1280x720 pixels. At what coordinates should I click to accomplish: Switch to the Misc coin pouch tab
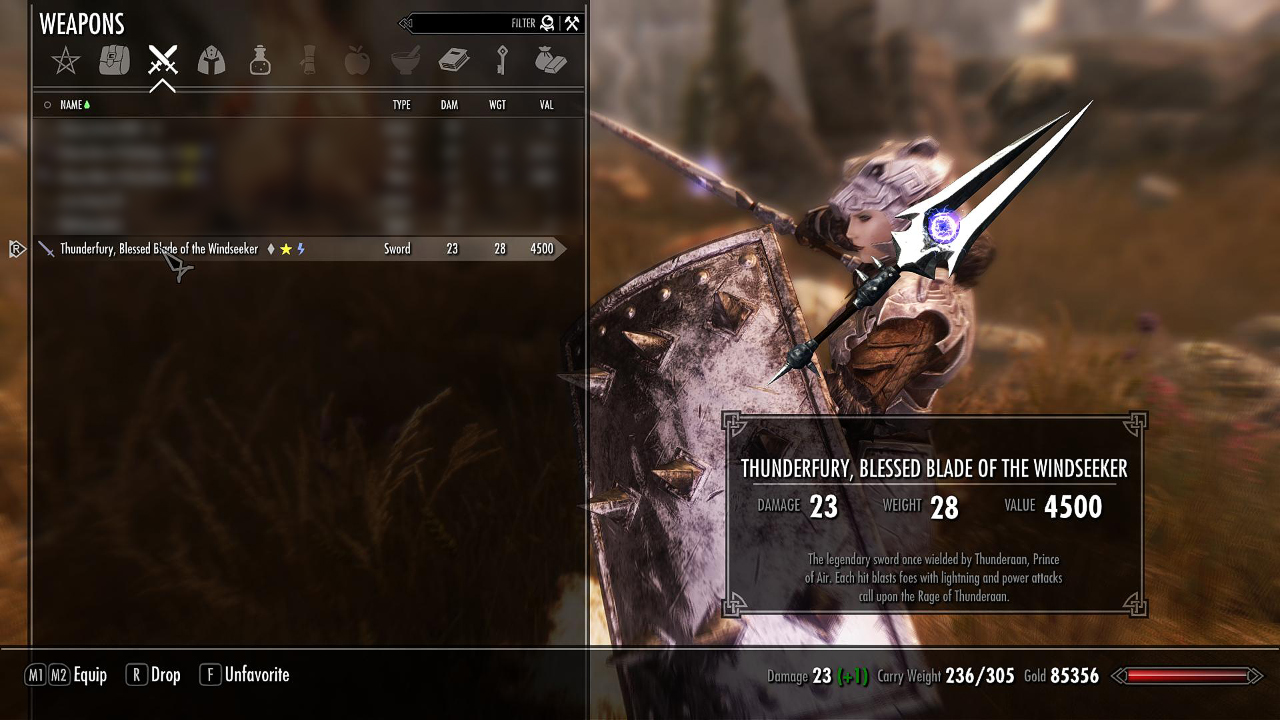[x=550, y=62]
